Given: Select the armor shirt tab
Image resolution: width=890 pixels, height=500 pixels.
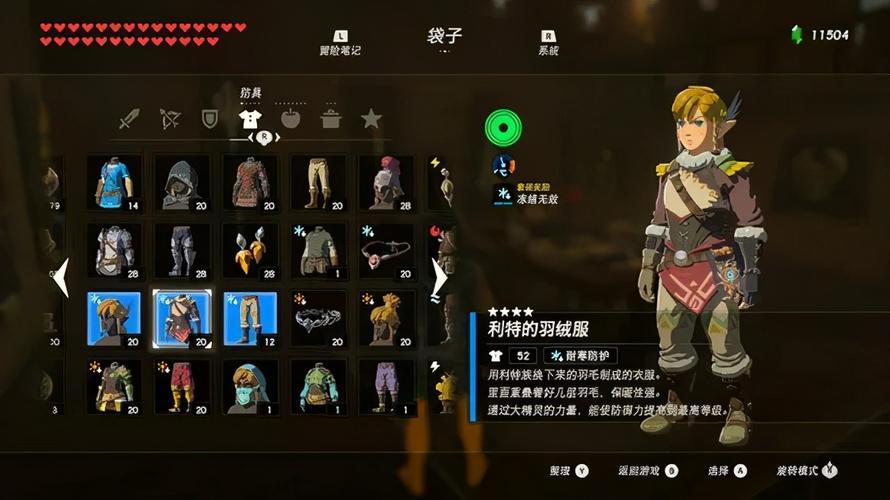Looking at the screenshot, I should pyautogui.click(x=250, y=120).
